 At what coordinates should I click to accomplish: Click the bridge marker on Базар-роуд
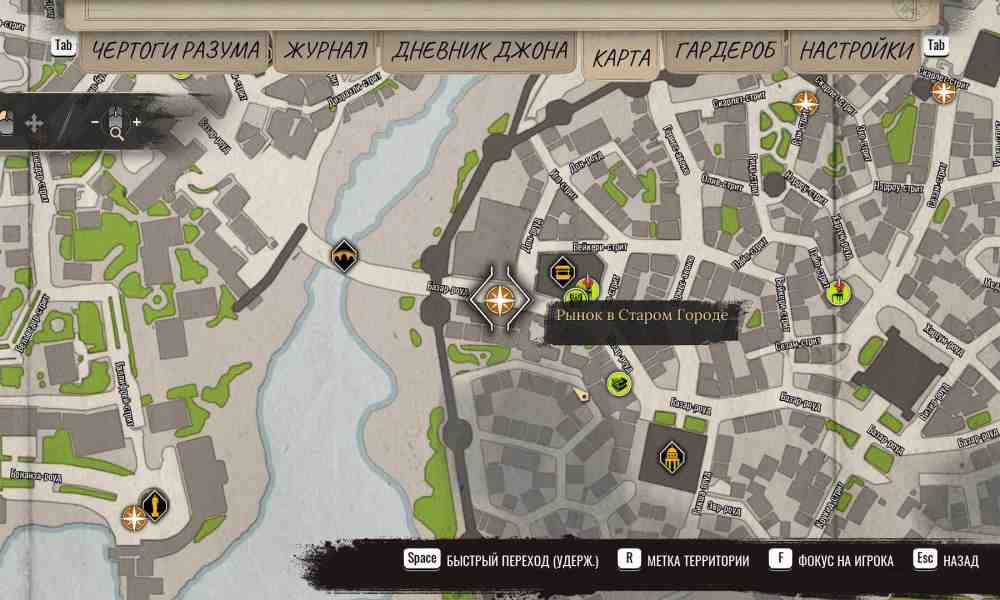tap(344, 256)
